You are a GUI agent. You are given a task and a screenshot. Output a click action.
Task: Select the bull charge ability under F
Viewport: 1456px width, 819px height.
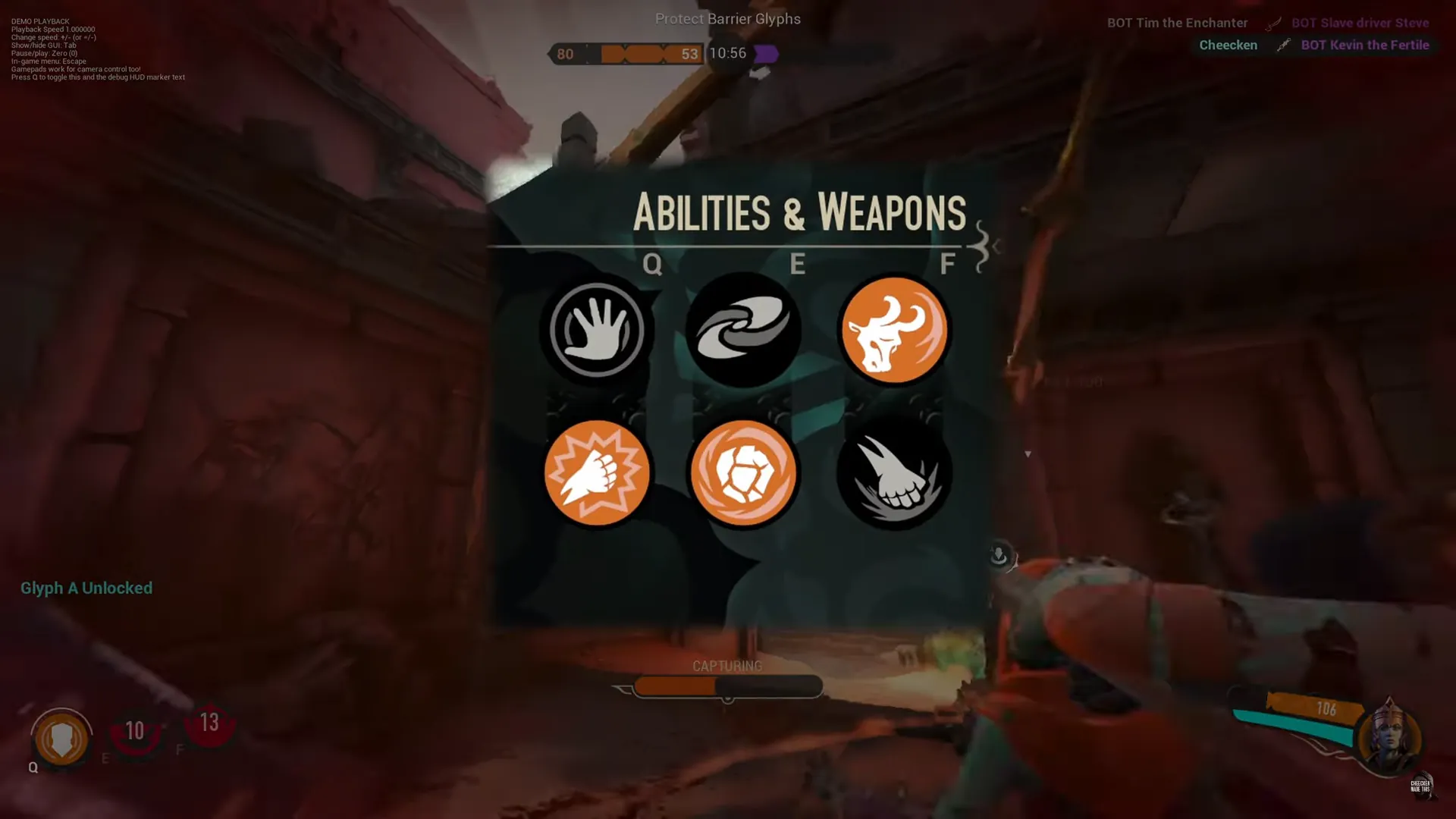tap(895, 329)
